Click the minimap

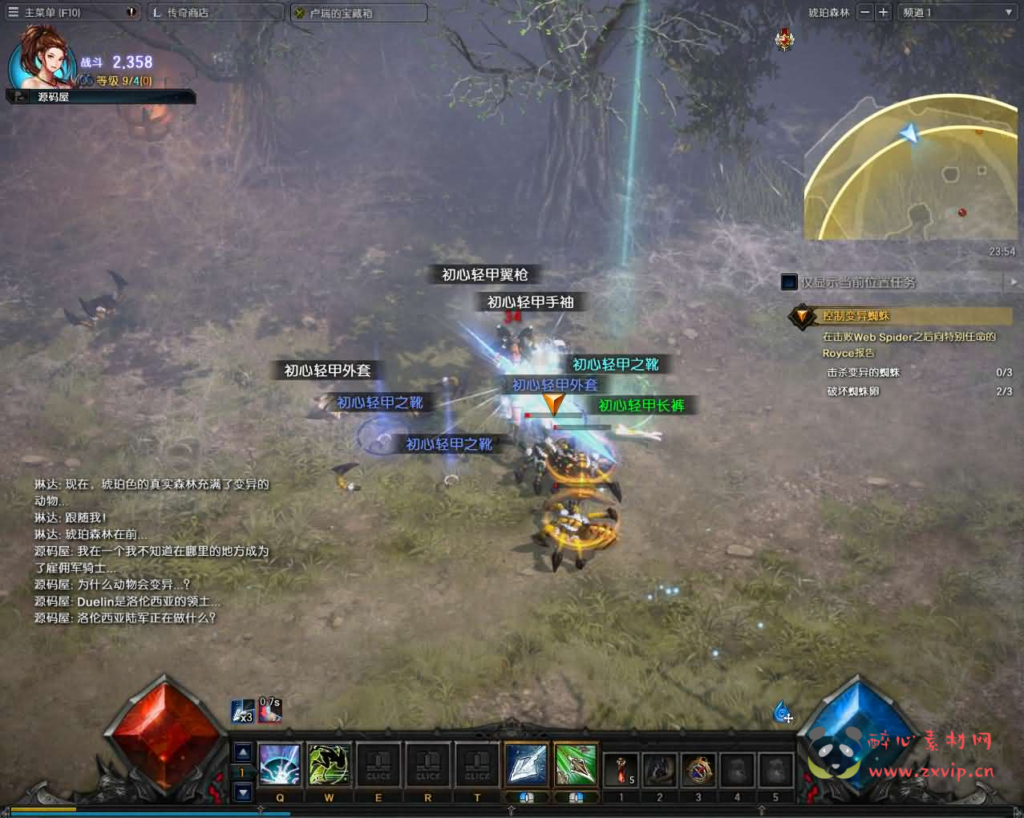910,170
